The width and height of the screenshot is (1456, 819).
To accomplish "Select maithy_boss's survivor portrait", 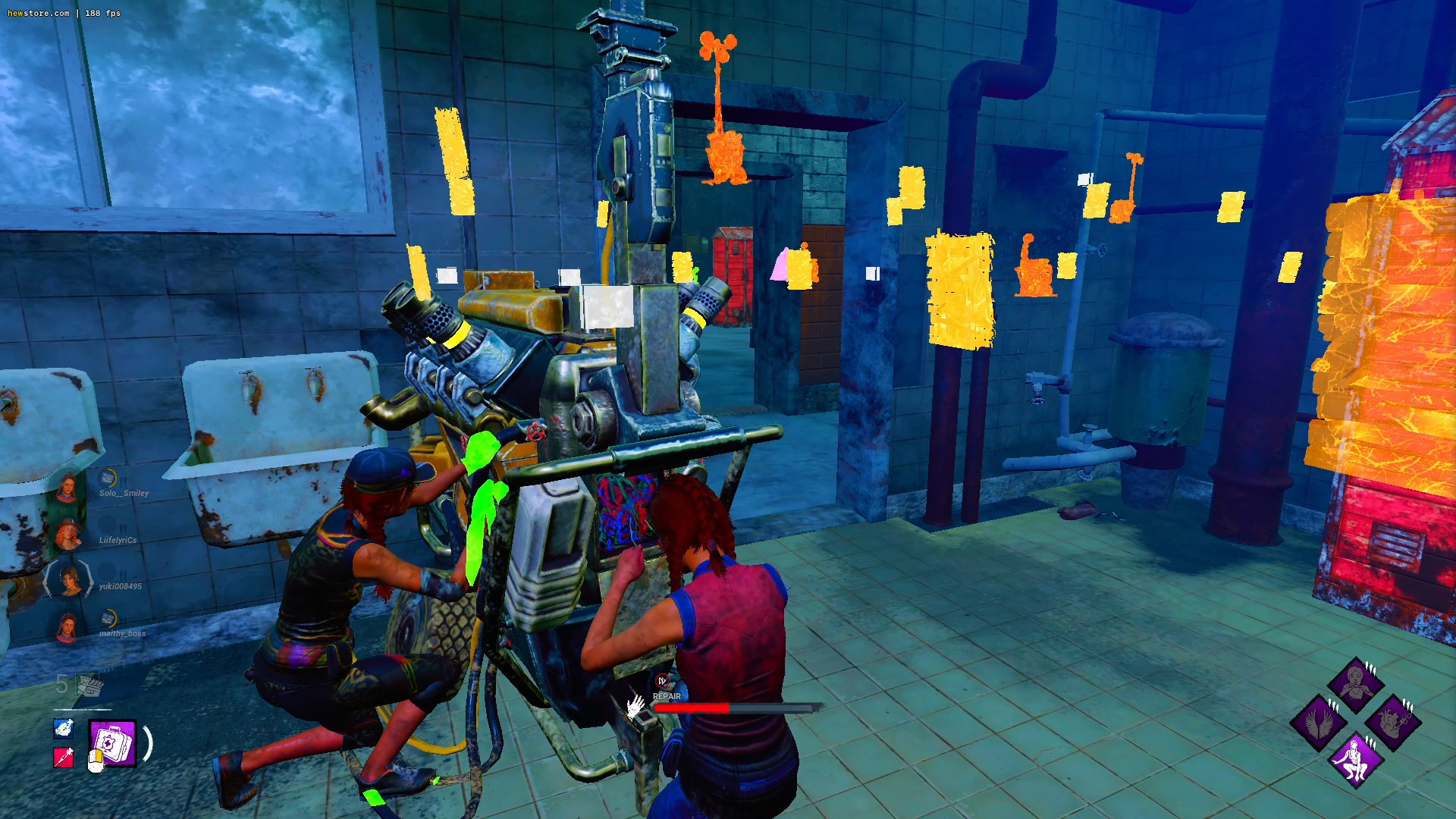I will (x=67, y=629).
